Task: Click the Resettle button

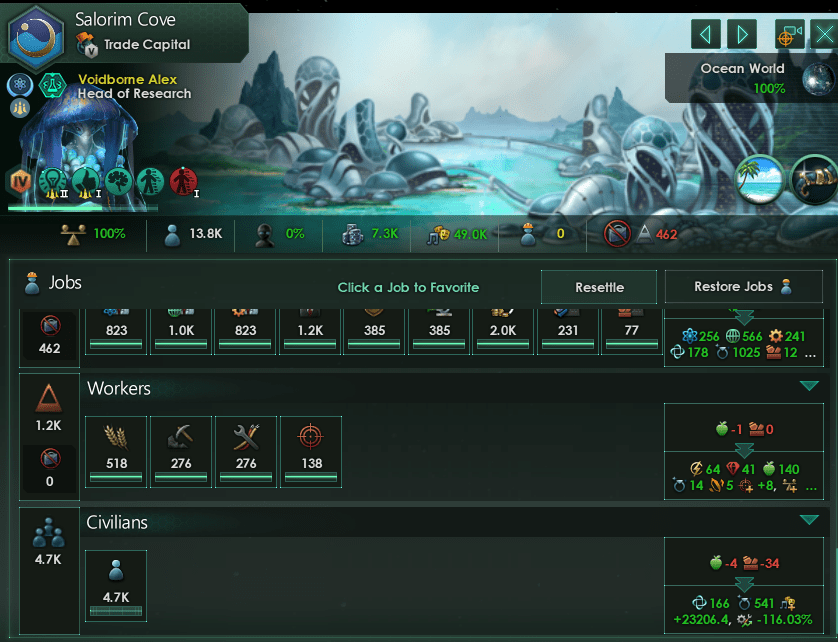Action: point(599,287)
